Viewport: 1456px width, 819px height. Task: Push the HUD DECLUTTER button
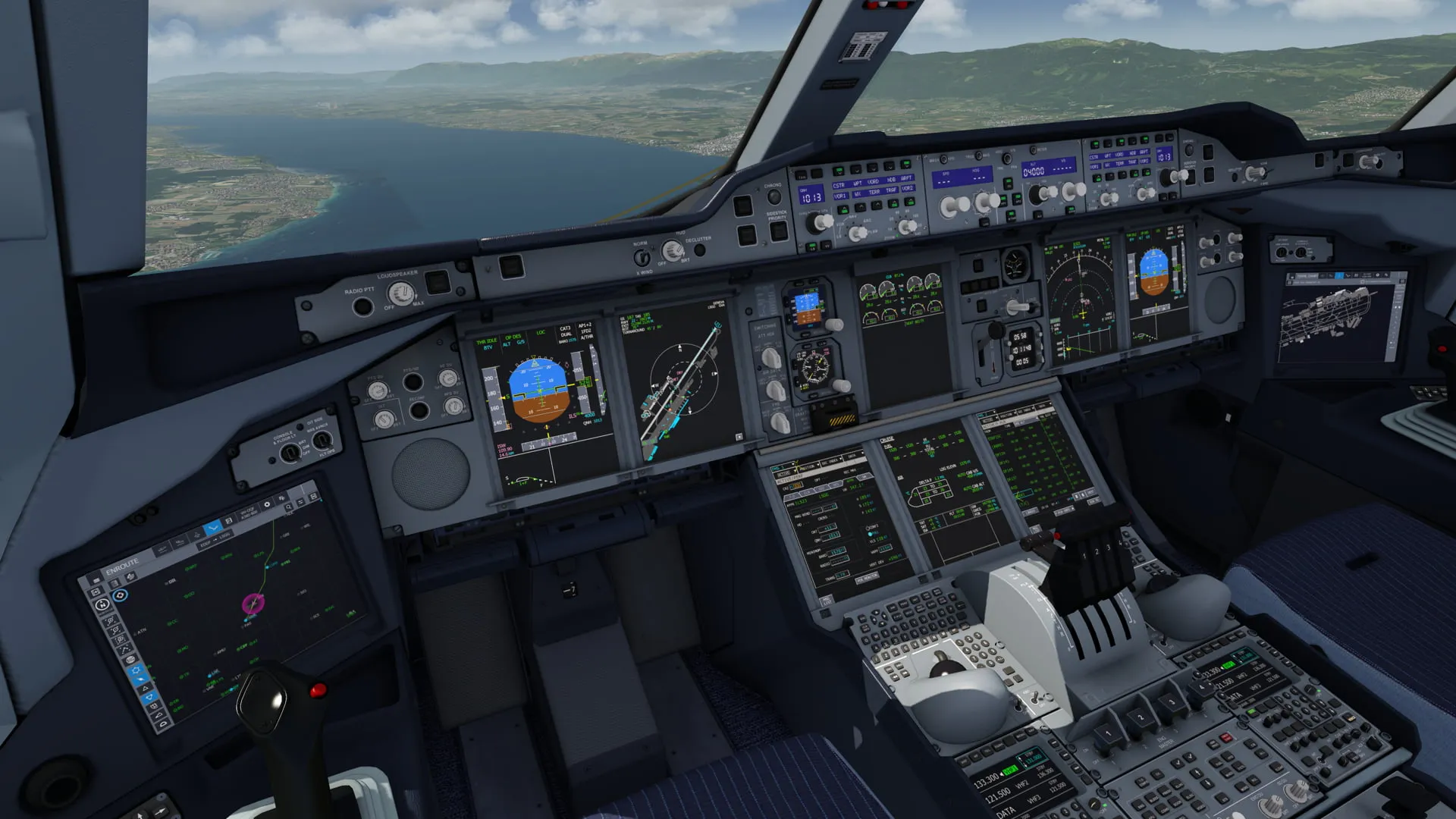pyautogui.click(x=699, y=249)
